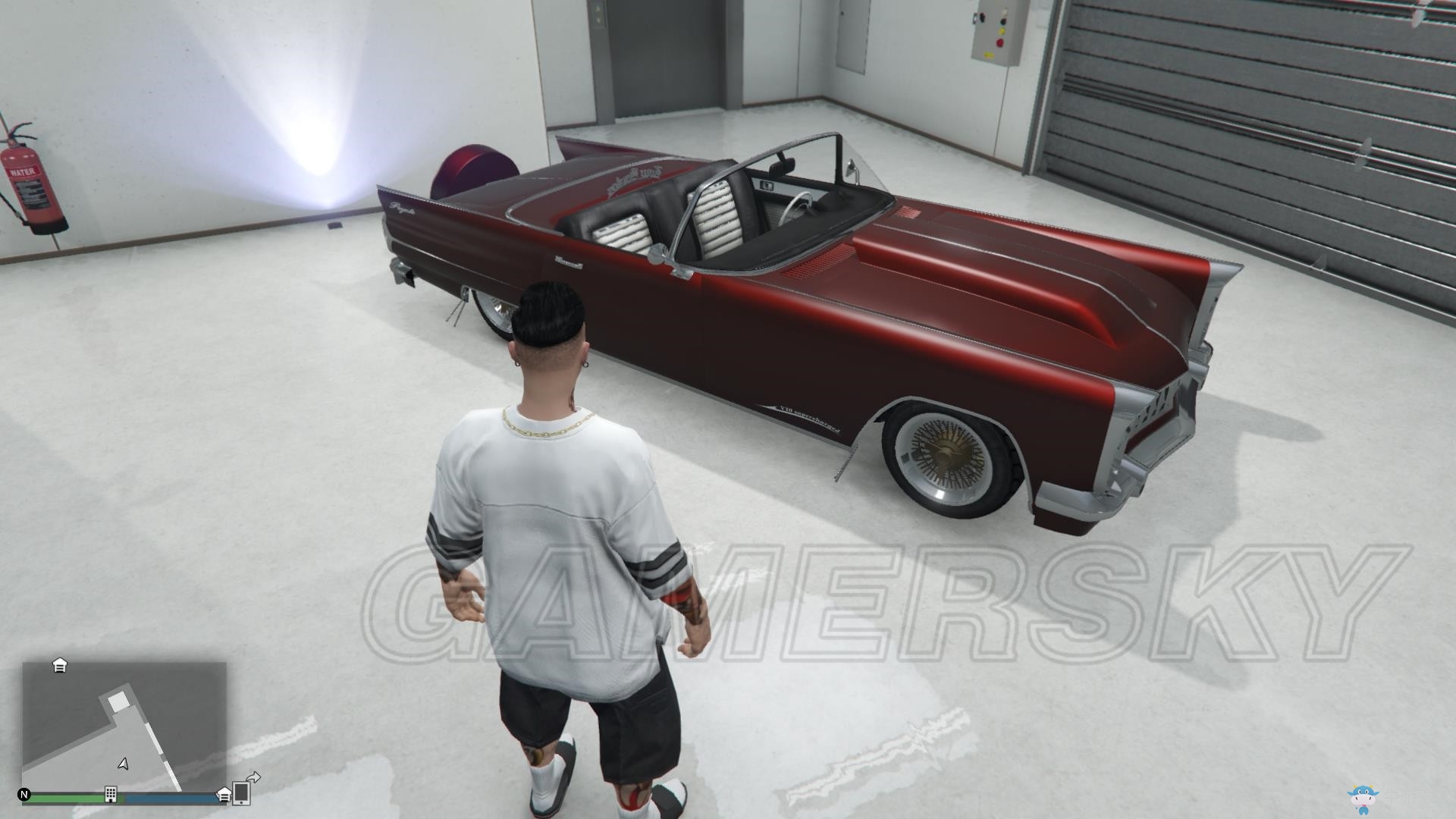Click the North compass indicator on the radar
1456x819 pixels.
[24, 795]
